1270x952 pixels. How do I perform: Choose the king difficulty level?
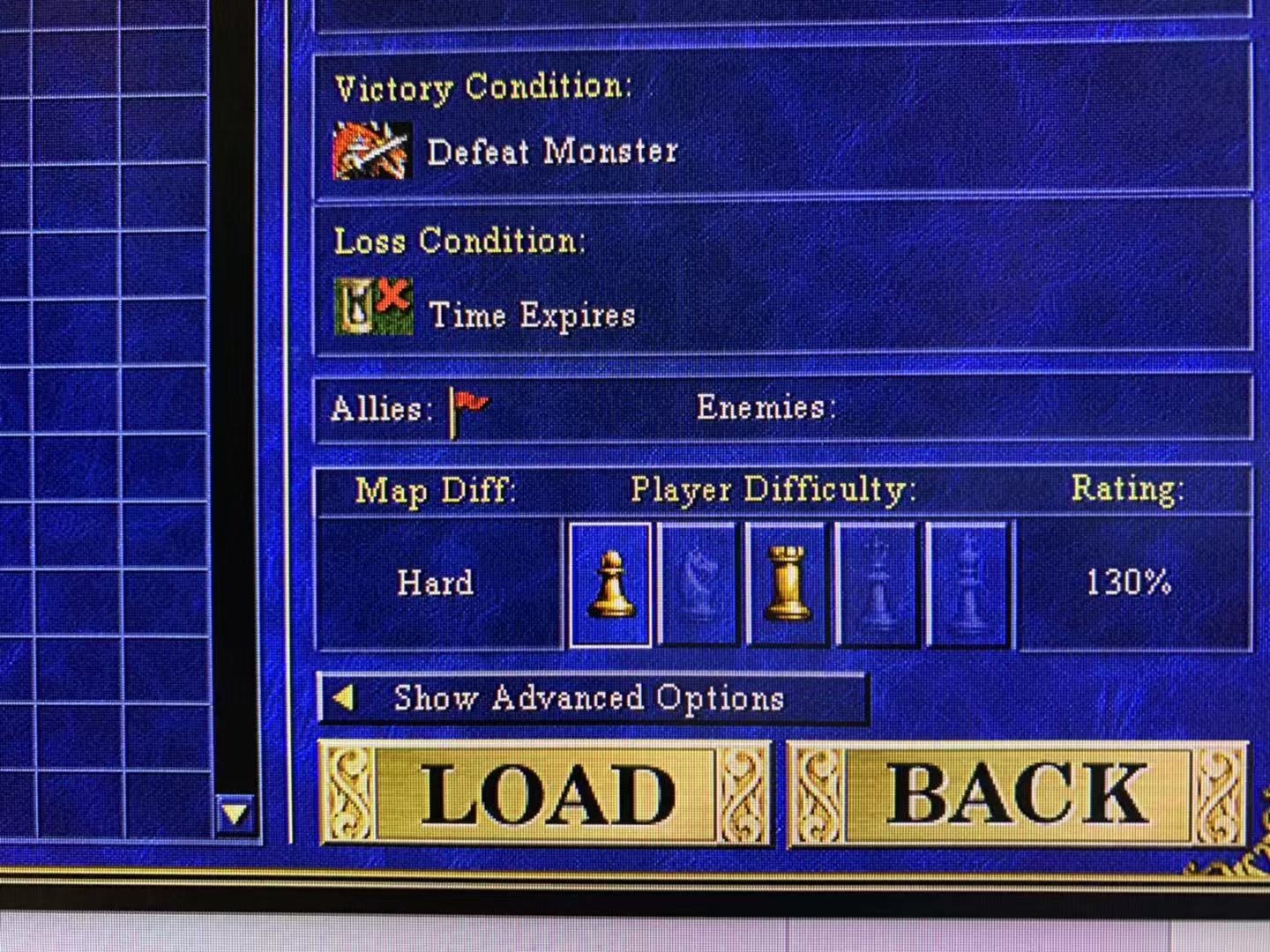pos(968,584)
